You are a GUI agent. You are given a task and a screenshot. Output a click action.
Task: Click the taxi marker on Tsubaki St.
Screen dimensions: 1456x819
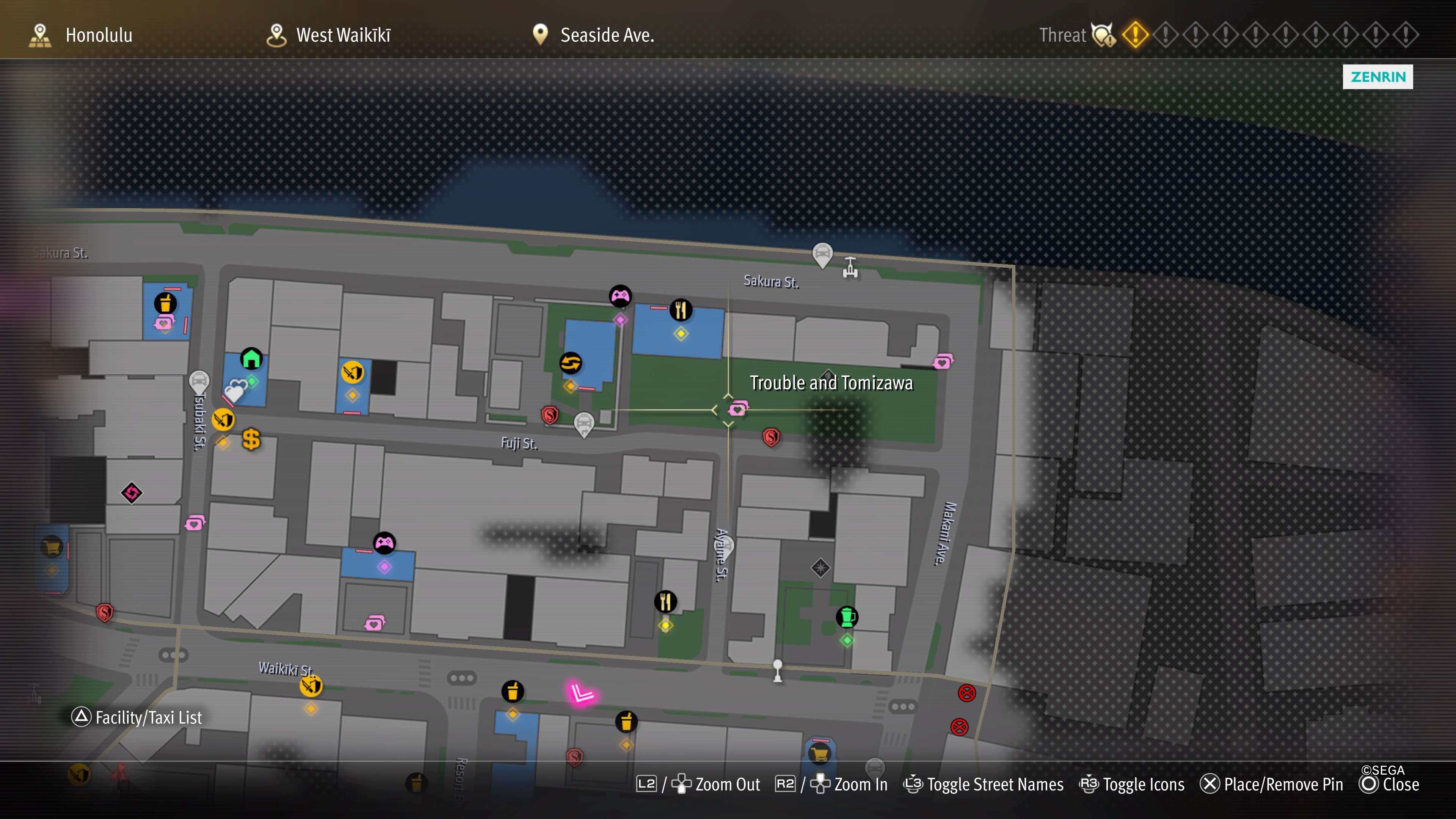point(199,382)
